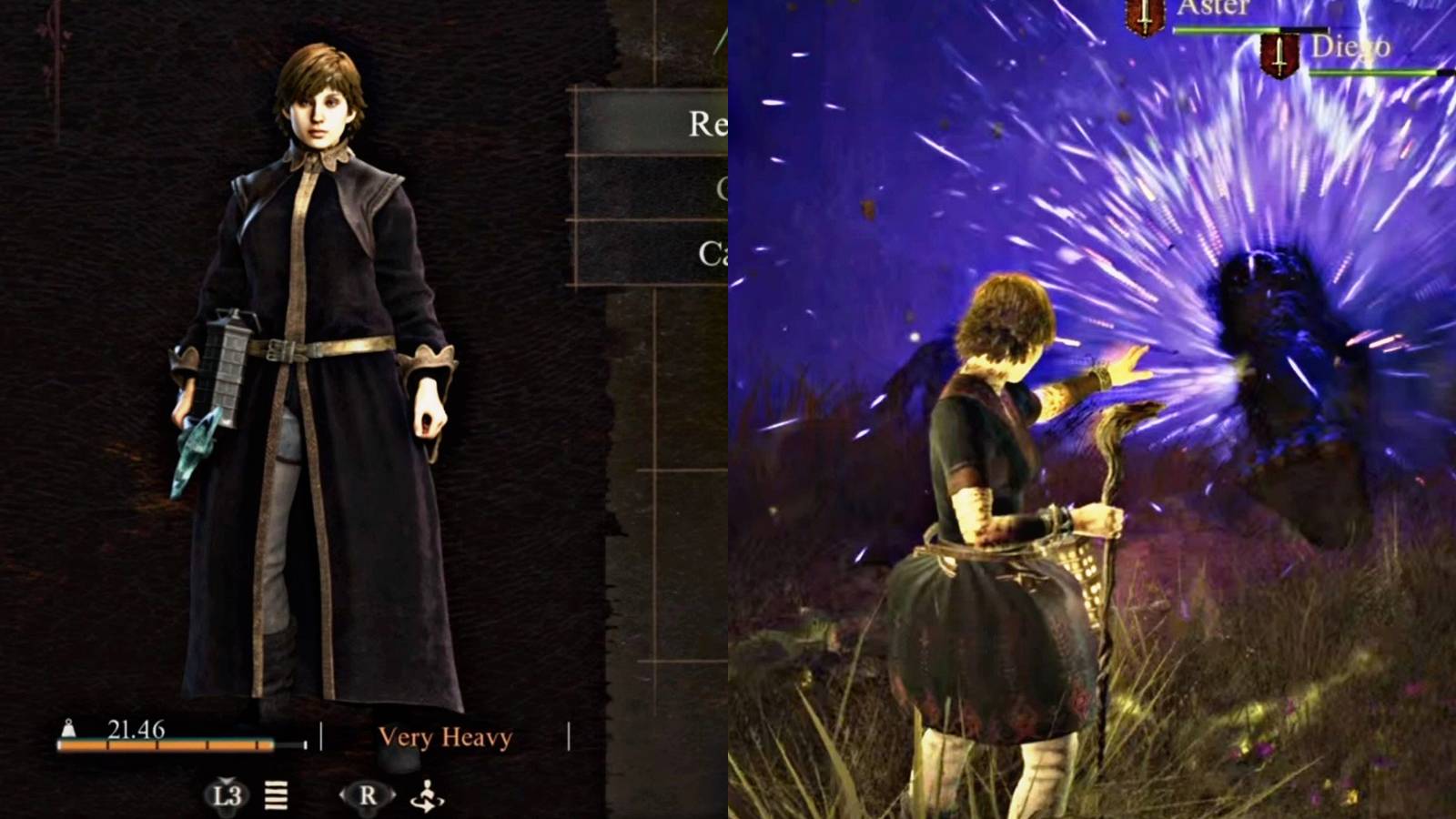Click the rotate-character icon beside the R prompt
This screenshot has width=1456, height=819.
coord(427,794)
